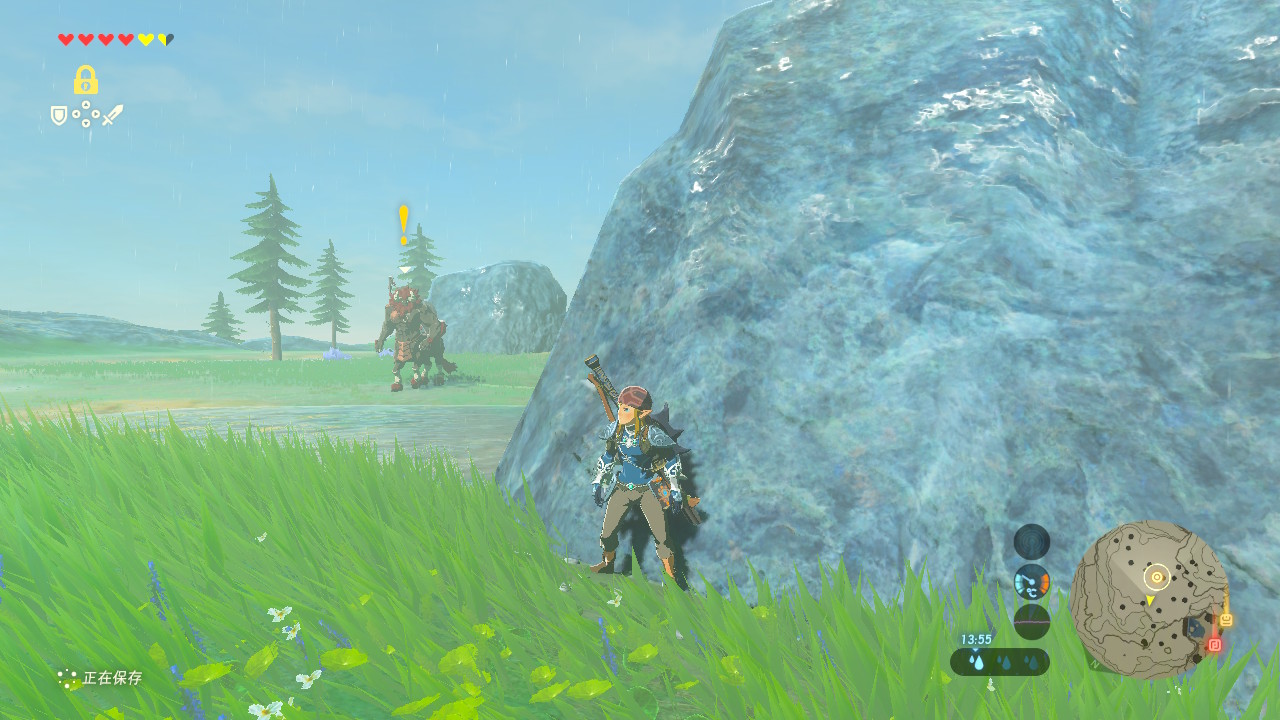Select the shield icon in the HUD
This screenshot has height=720, width=1280.
(59, 116)
